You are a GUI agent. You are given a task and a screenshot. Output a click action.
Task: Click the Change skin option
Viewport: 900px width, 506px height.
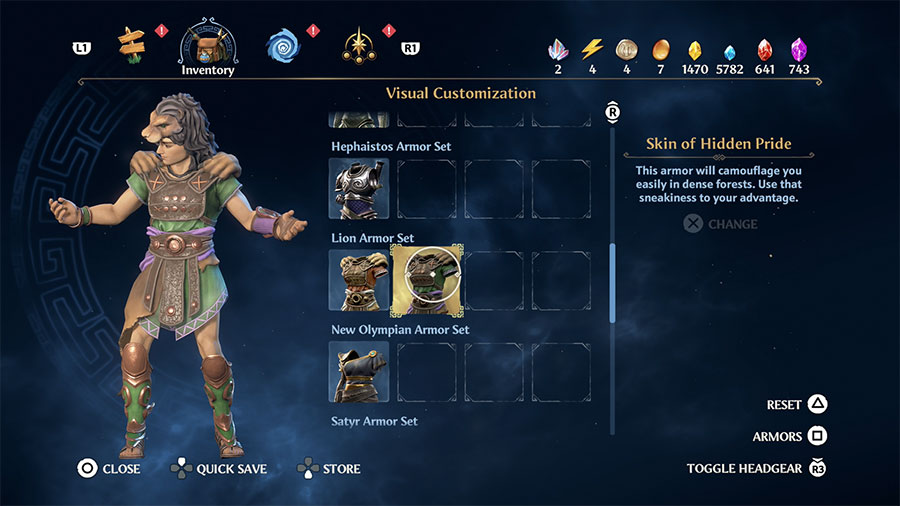721,224
